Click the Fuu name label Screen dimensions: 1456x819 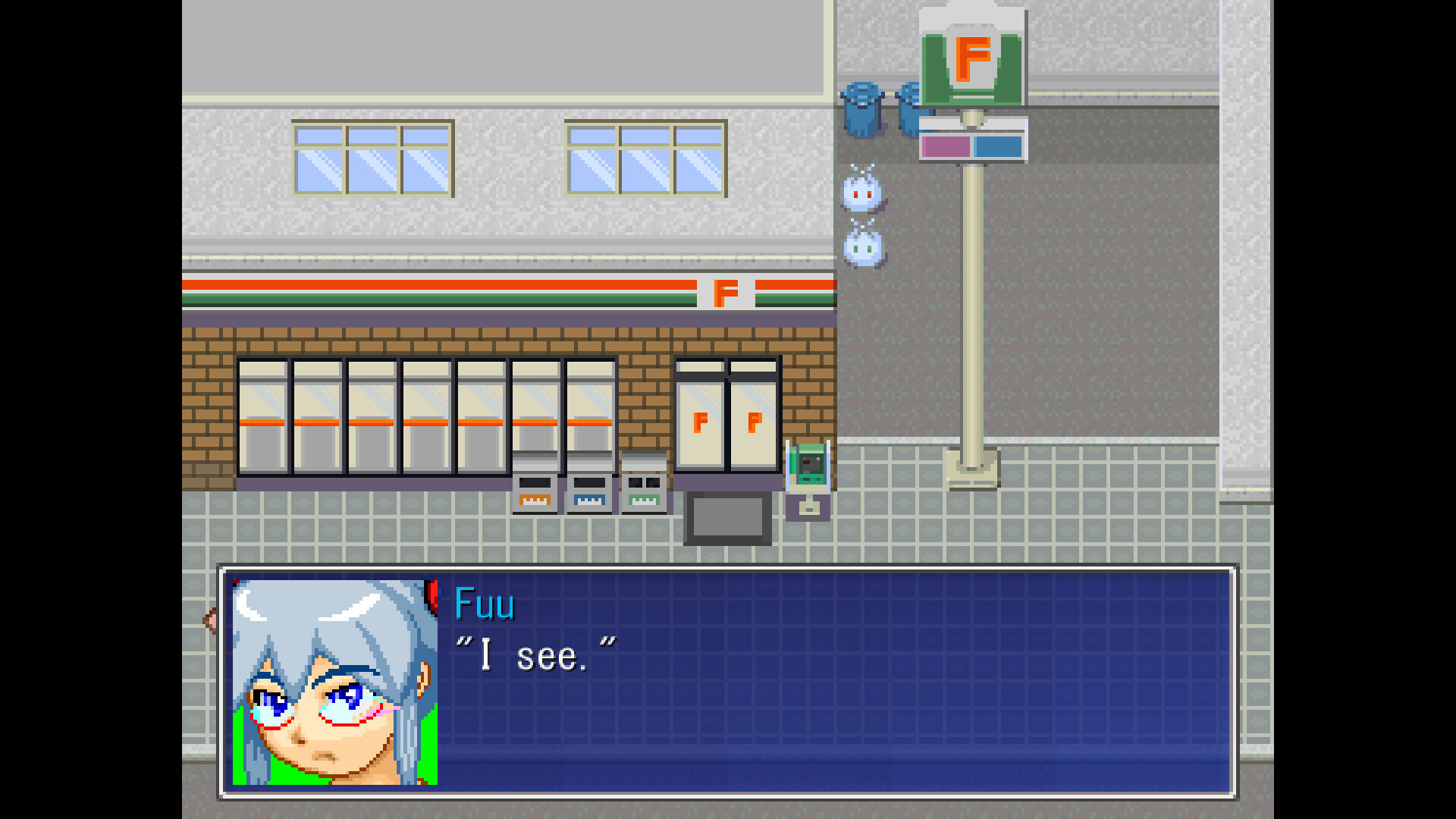point(485,604)
